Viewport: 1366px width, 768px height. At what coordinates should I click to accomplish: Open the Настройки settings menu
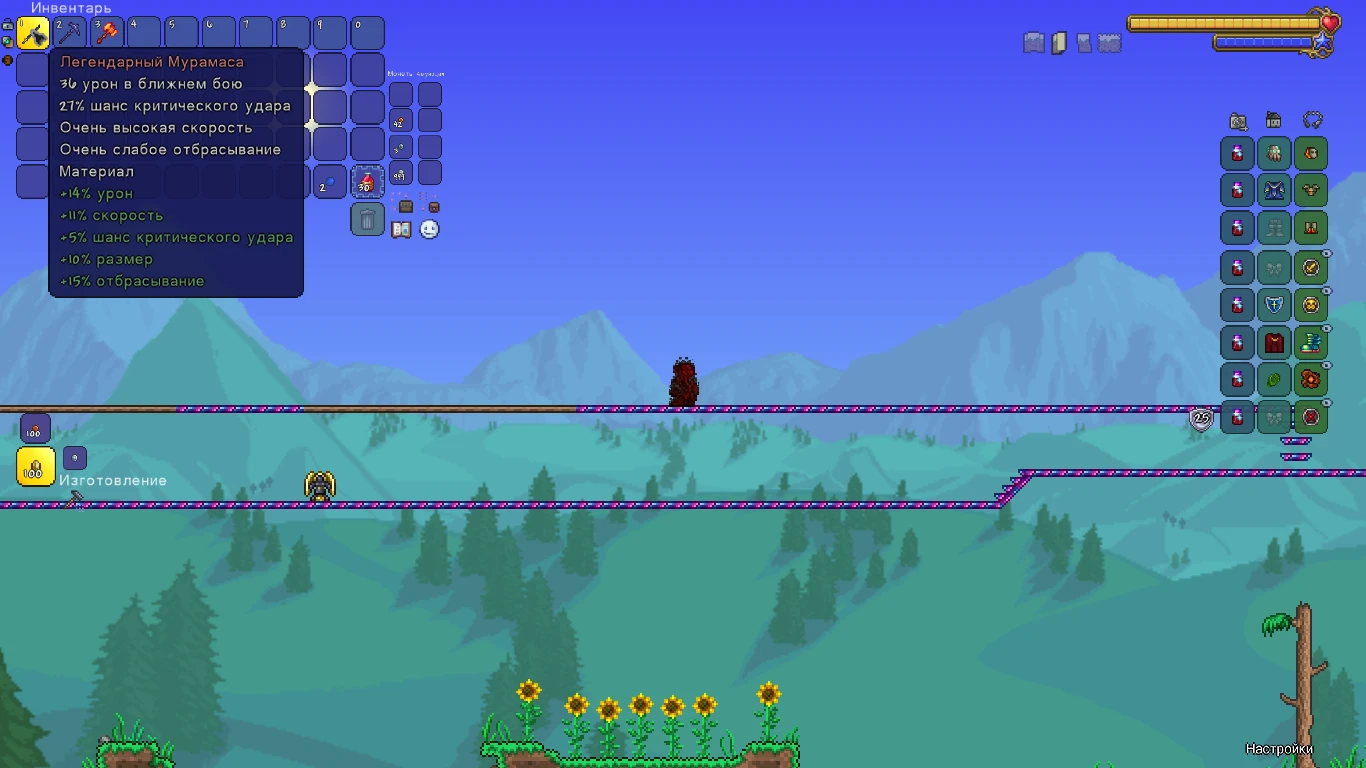point(1280,747)
